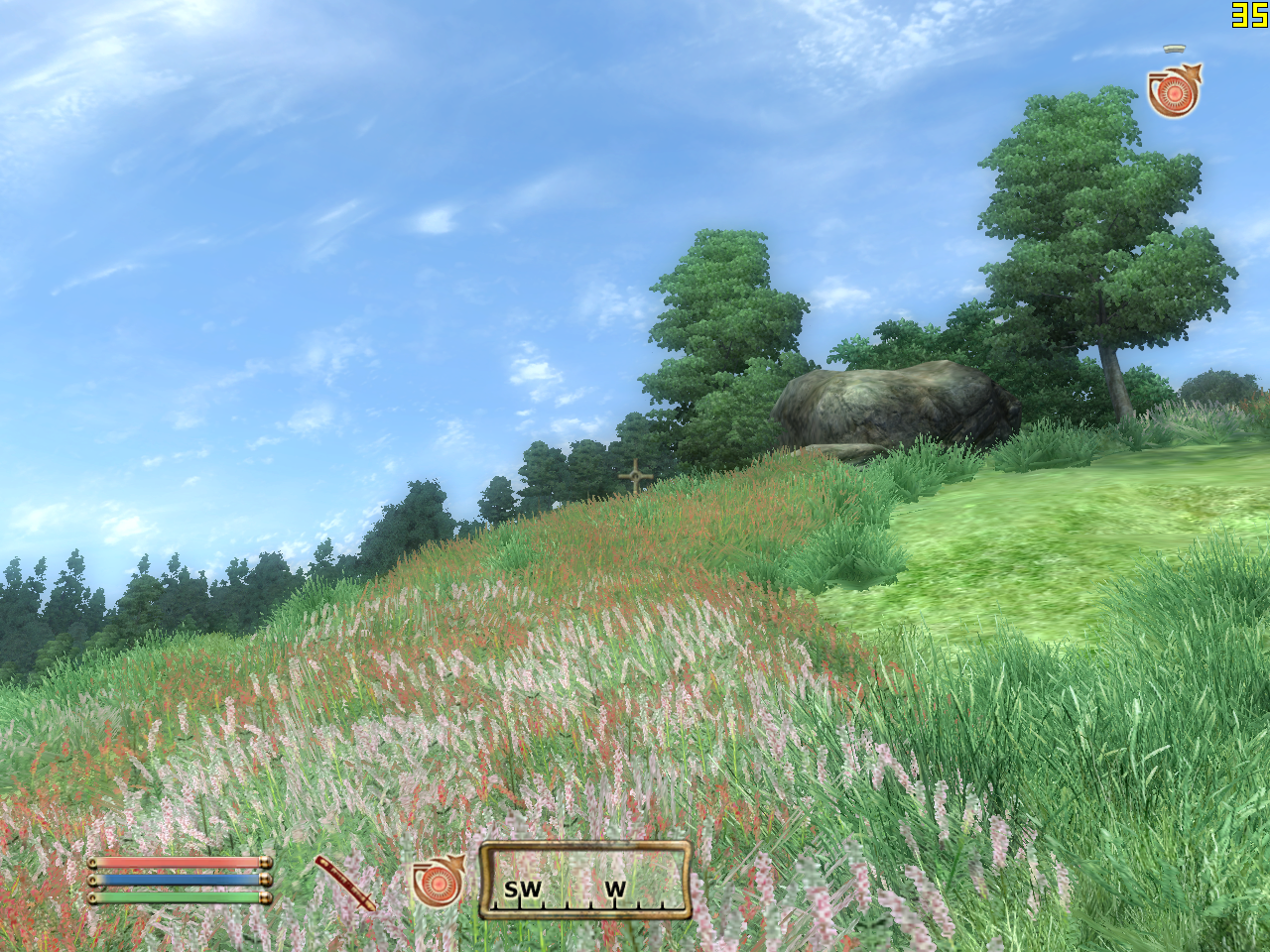Select the equipped spell icon beside the compass
Viewport: 1270px width, 952px height.
tap(438, 881)
